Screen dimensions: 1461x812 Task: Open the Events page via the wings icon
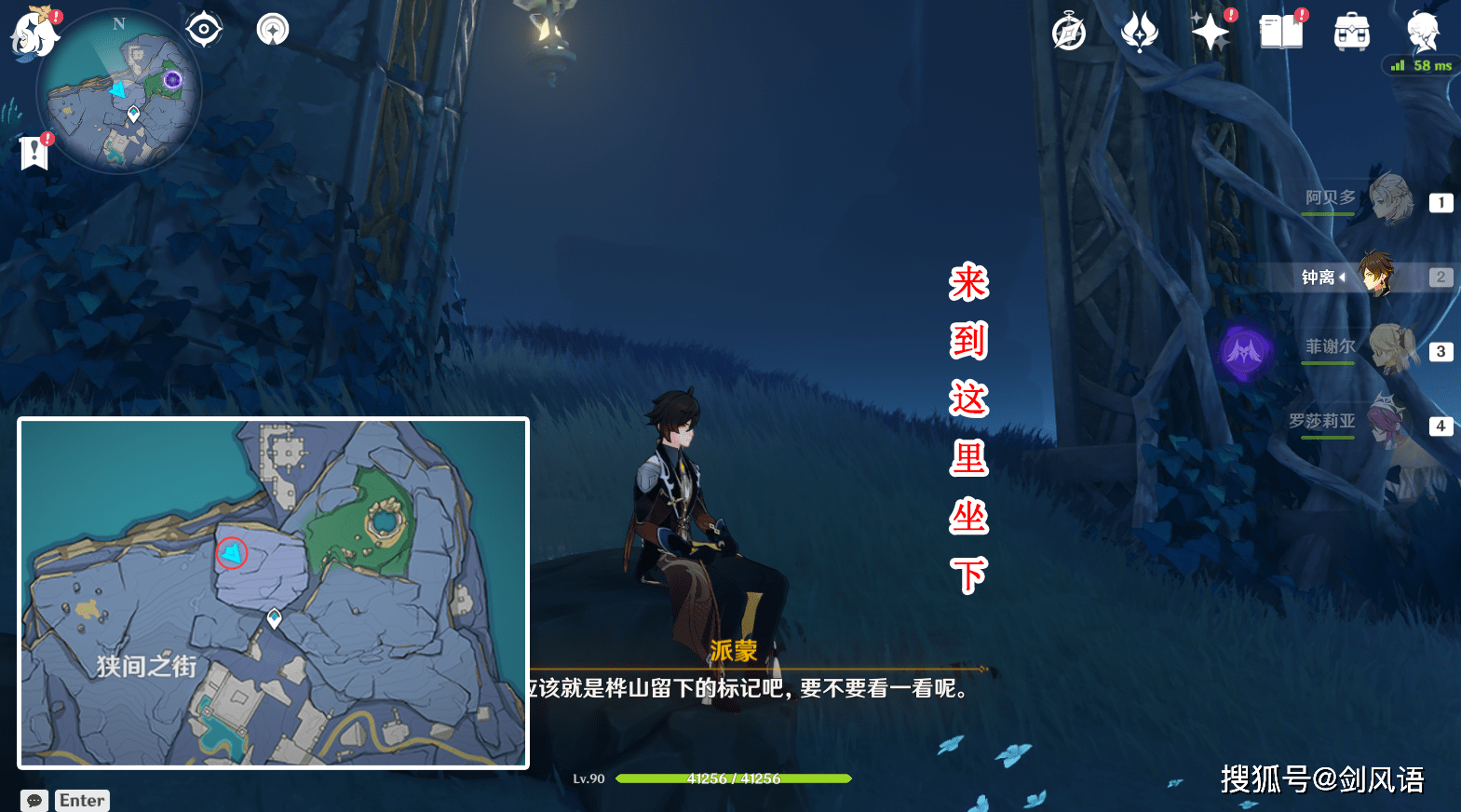(x=1138, y=31)
